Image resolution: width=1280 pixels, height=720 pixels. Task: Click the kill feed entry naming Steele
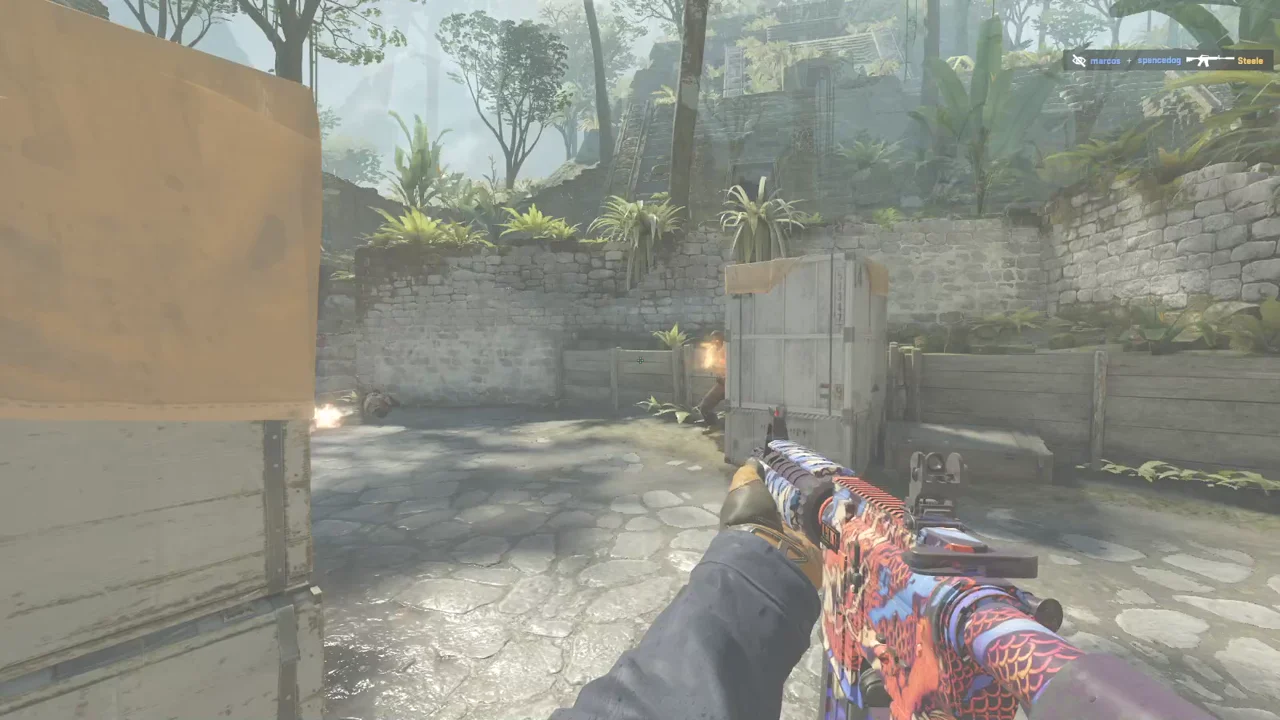1168,60
